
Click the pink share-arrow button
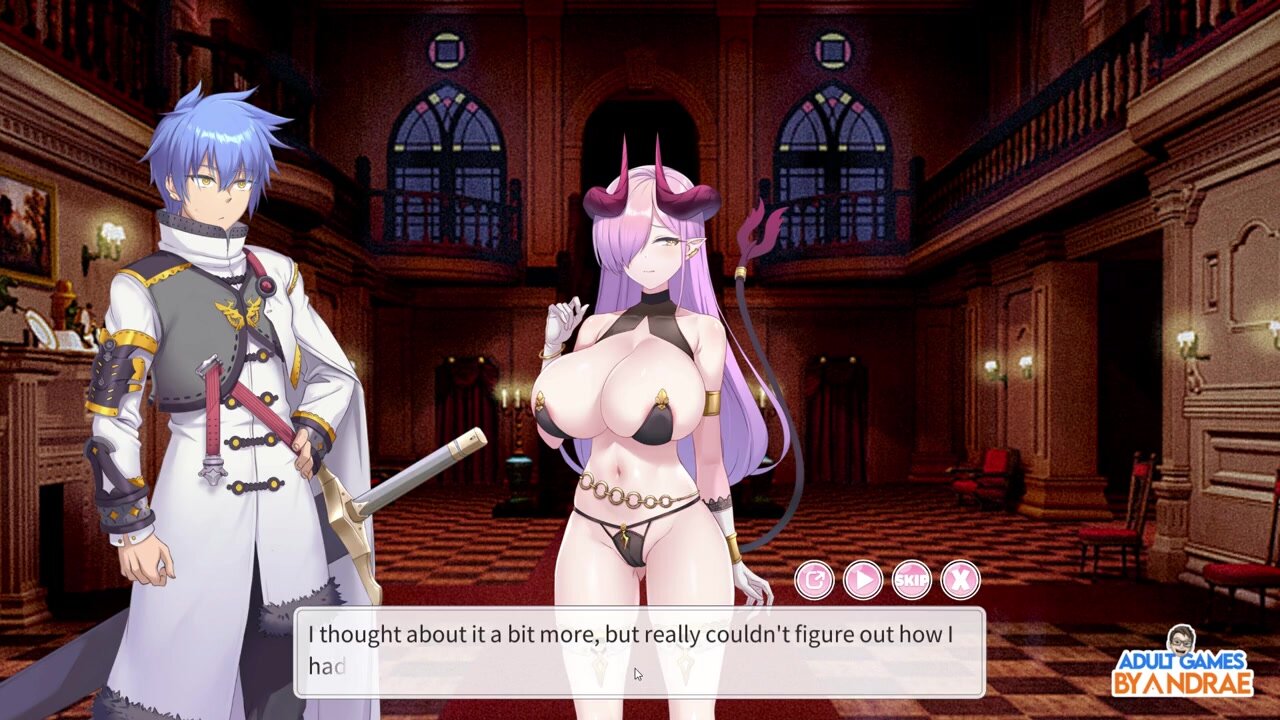click(814, 579)
